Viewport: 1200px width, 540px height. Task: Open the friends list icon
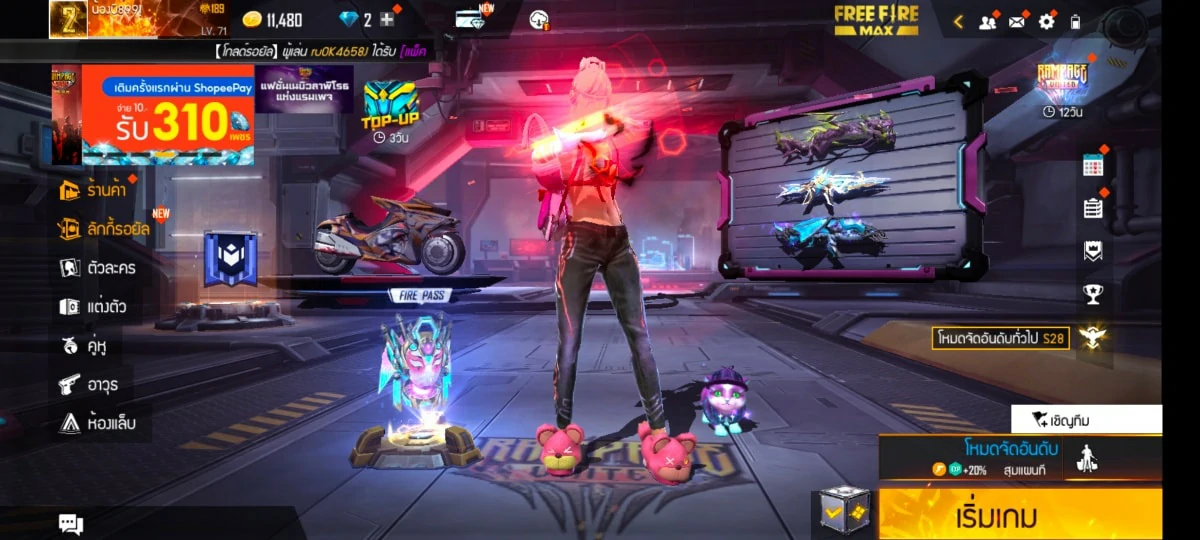pyautogui.click(x=988, y=21)
